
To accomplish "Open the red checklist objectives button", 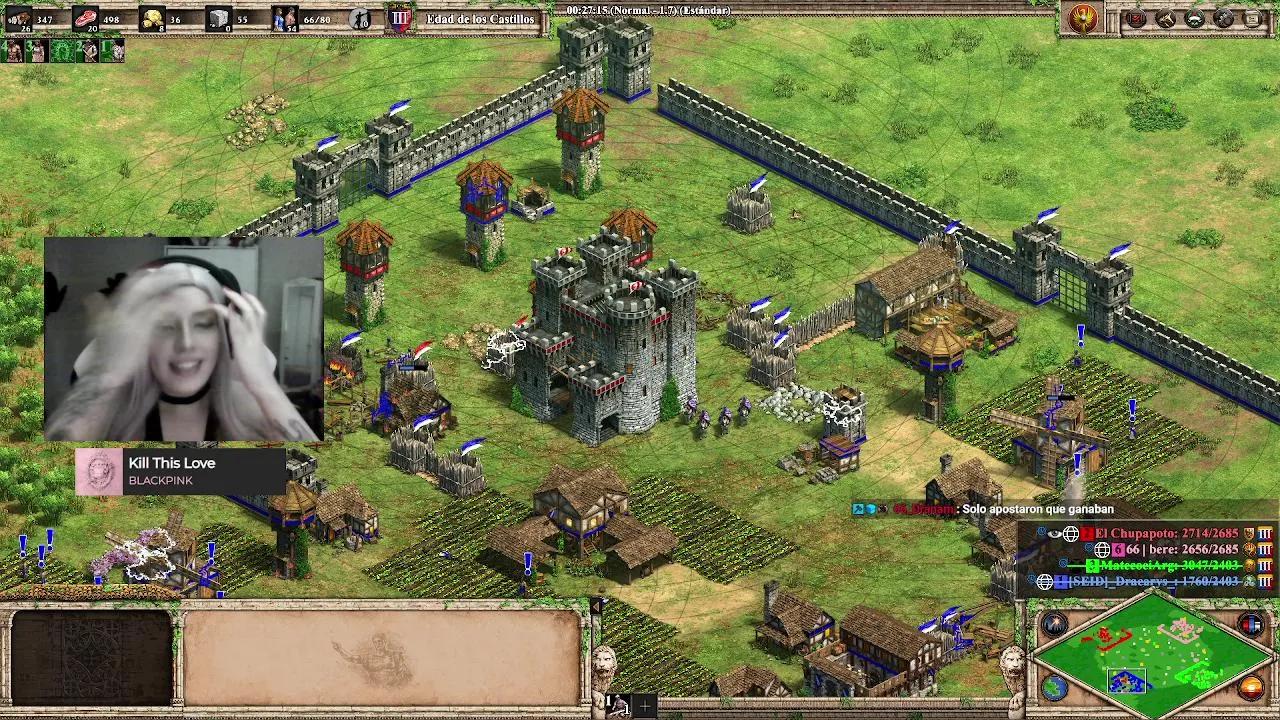I will 1136,18.
